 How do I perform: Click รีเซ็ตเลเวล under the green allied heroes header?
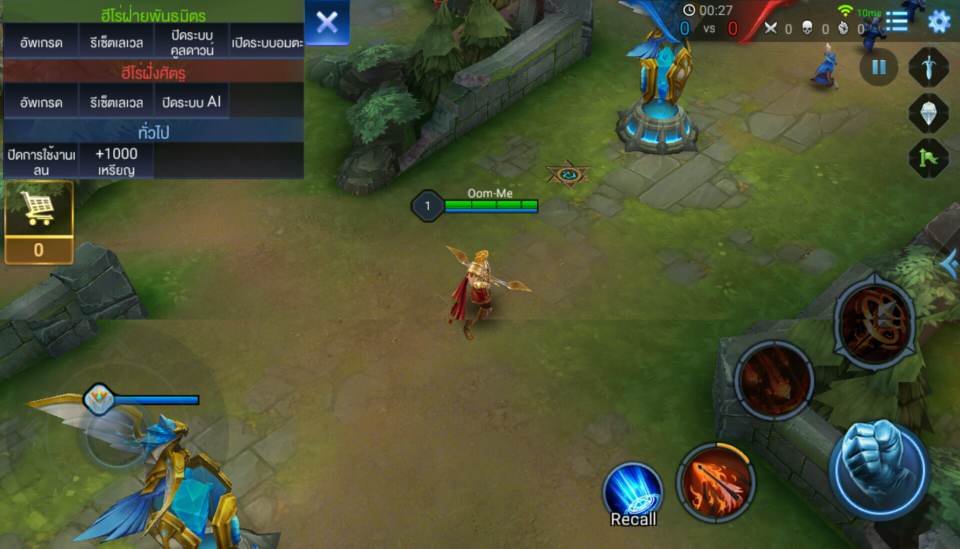116,43
